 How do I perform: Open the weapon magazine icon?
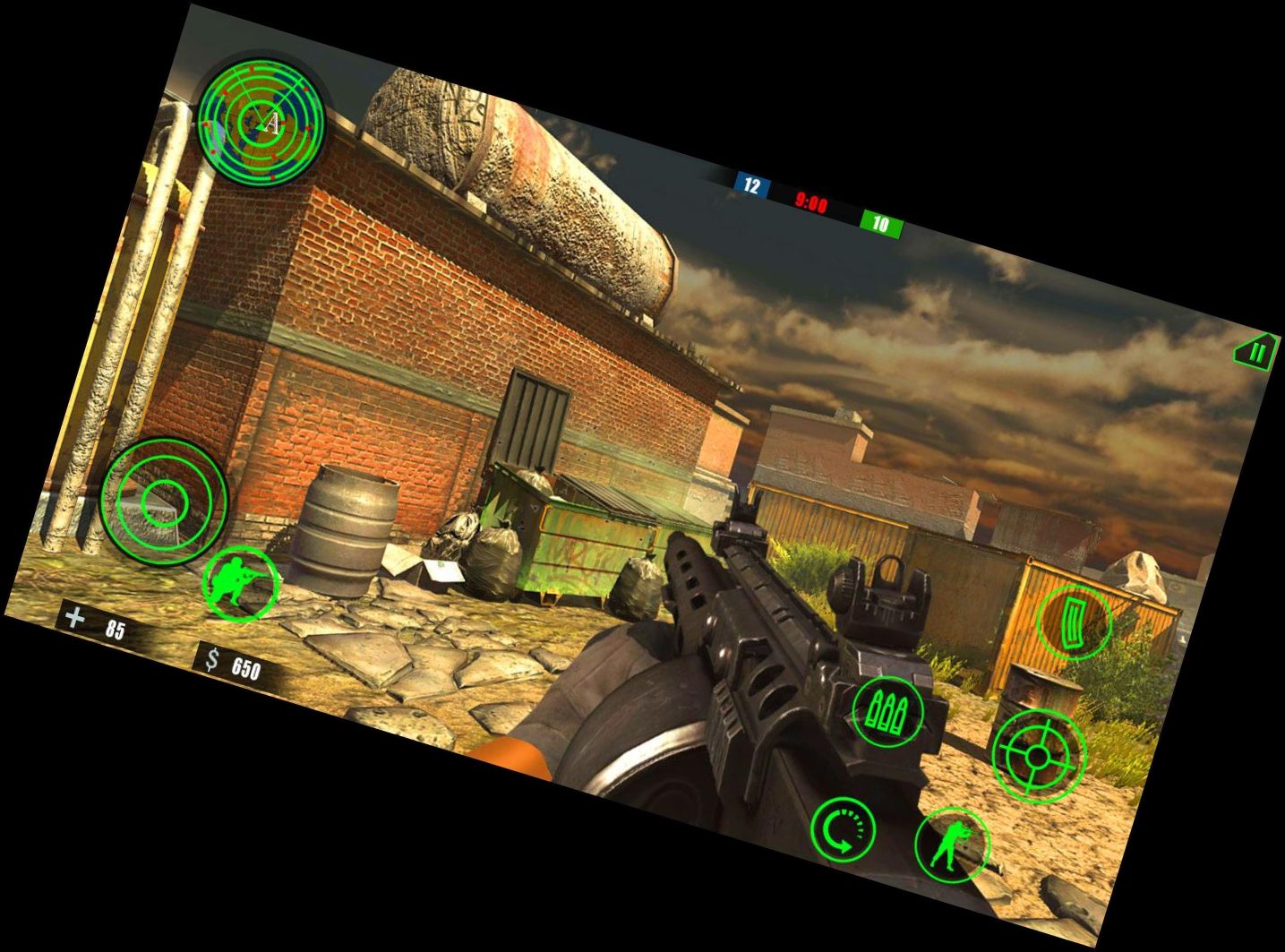point(1077,622)
